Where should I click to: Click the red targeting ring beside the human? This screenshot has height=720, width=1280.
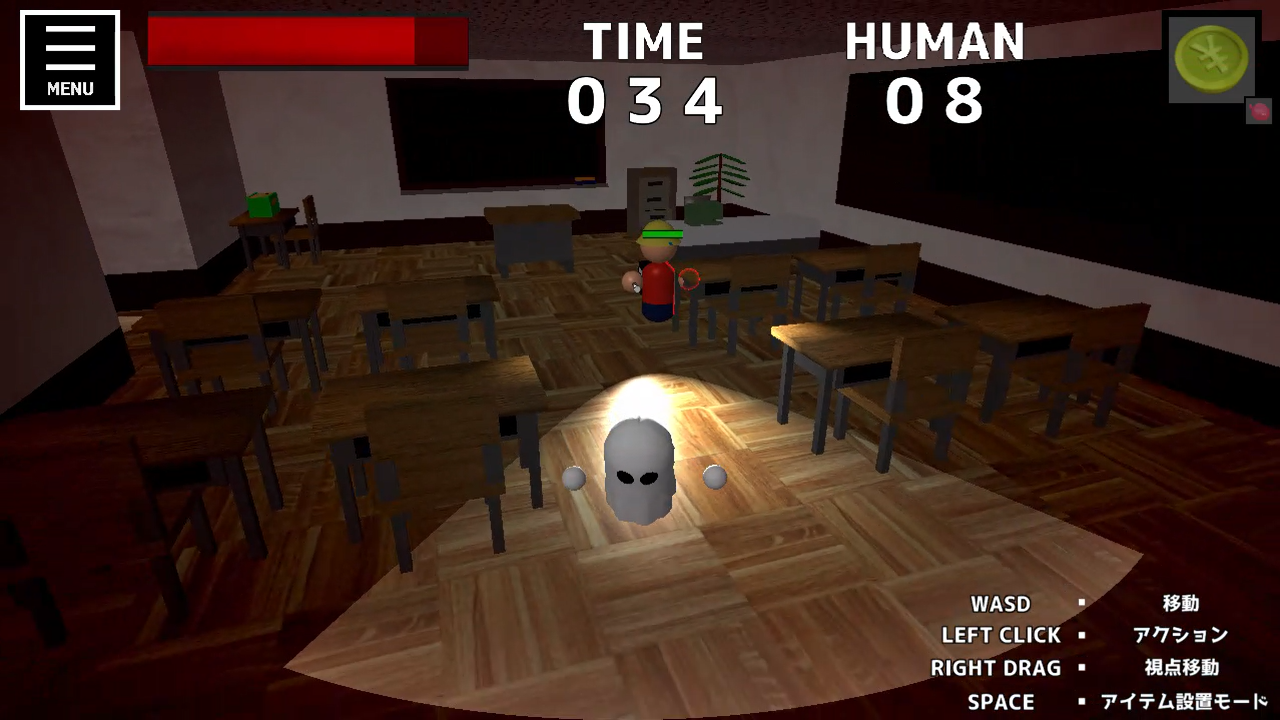tap(690, 277)
